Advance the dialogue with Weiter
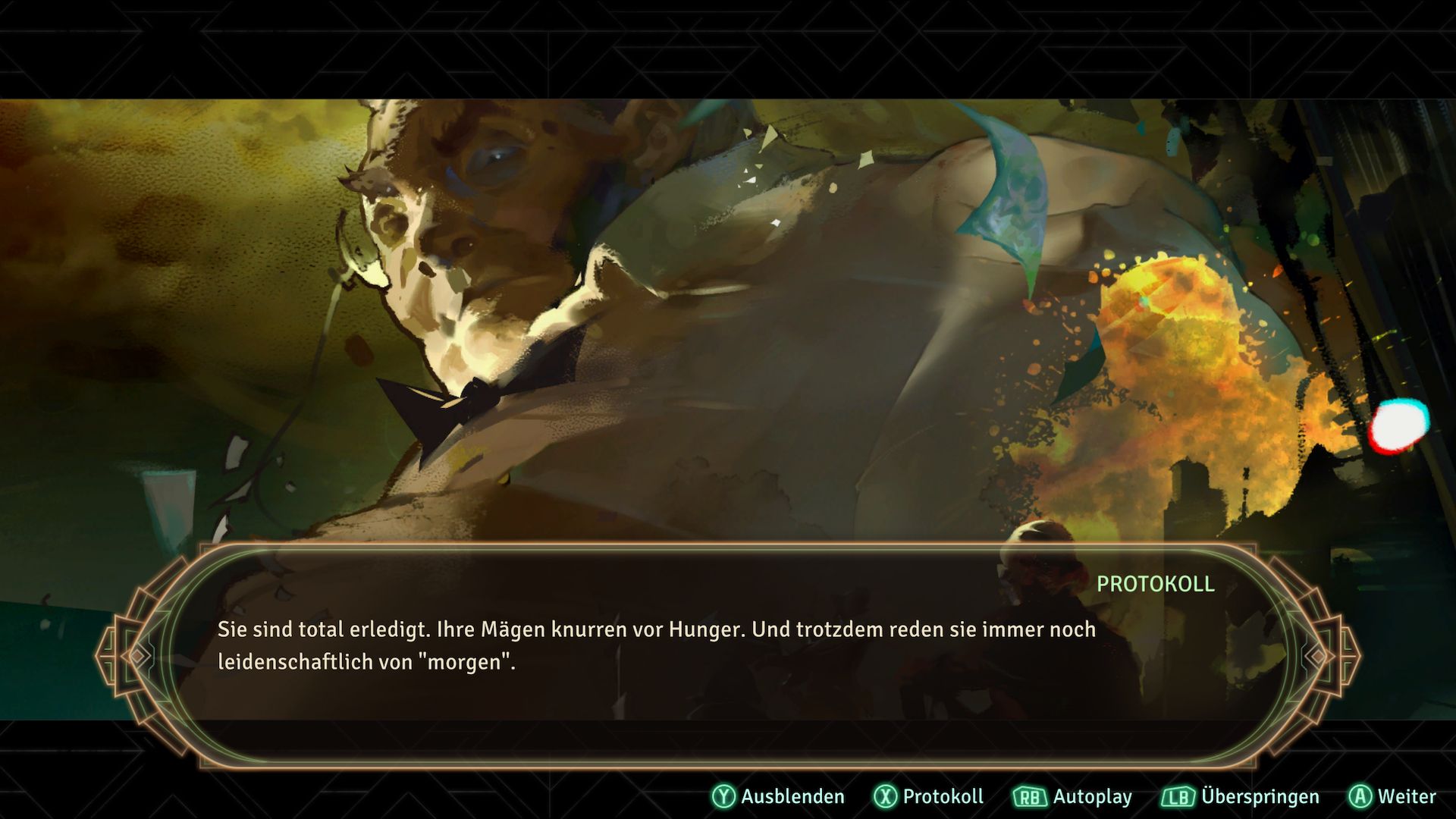This screenshot has width=1456, height=819. [1392, 796]
